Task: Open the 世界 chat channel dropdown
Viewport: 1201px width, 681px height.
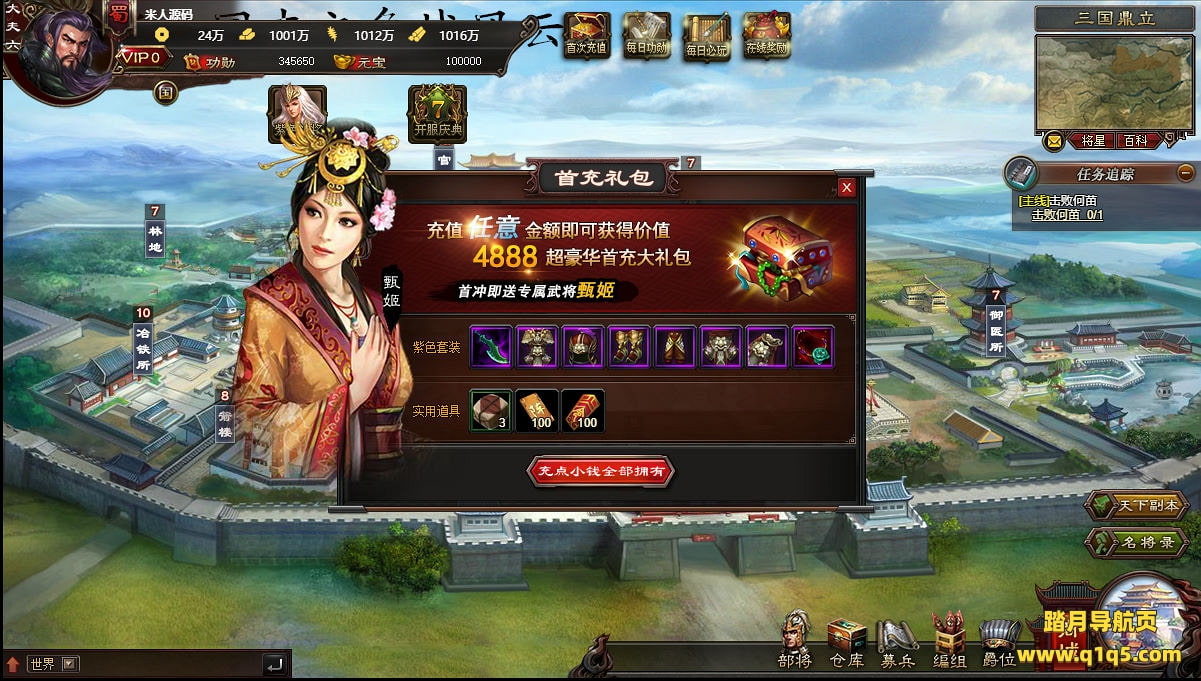Action: [x=69, y=663]
